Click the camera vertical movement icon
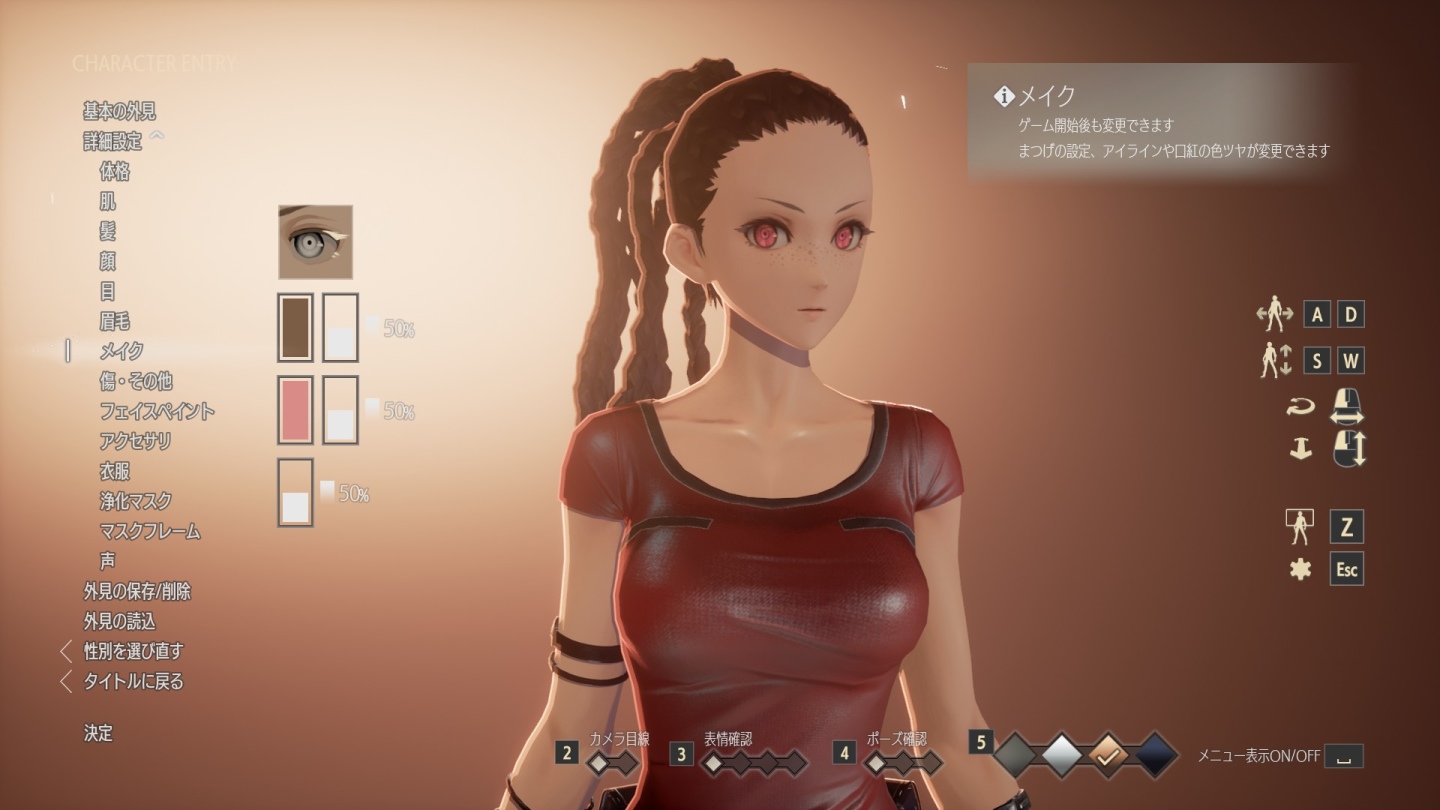The width and height of the screenshot is (1440, 810). [1274, 359]
